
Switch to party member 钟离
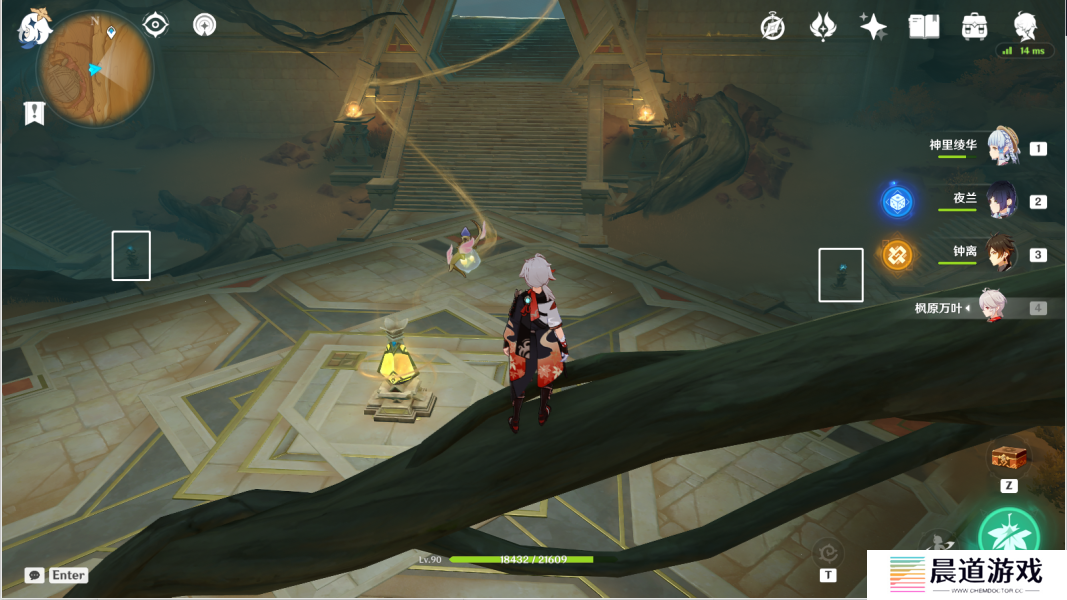(1001, 253)
